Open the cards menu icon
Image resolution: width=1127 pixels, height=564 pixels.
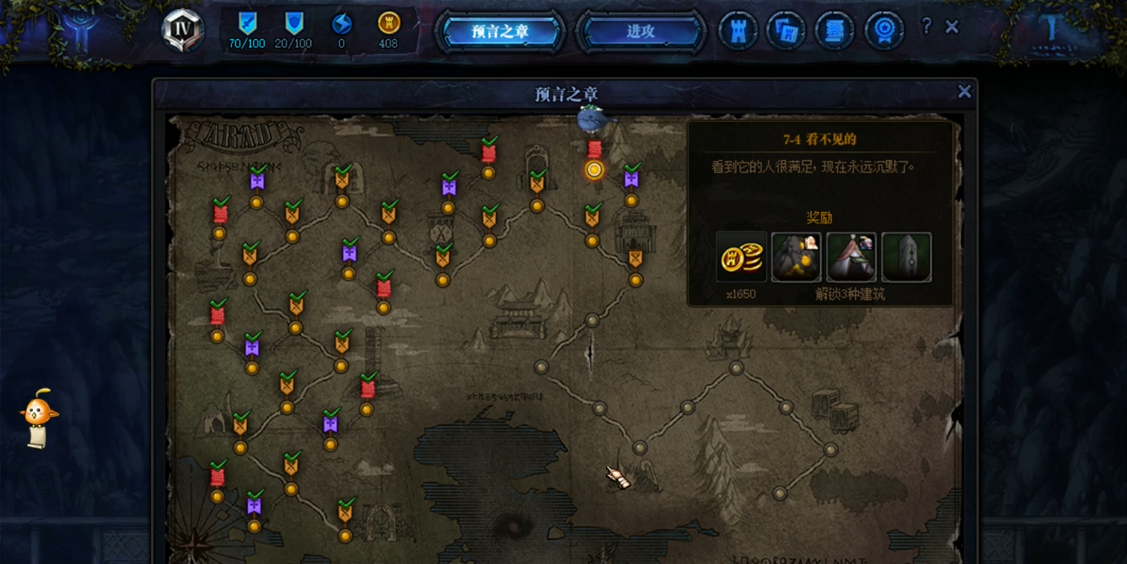tap(786, 31)
